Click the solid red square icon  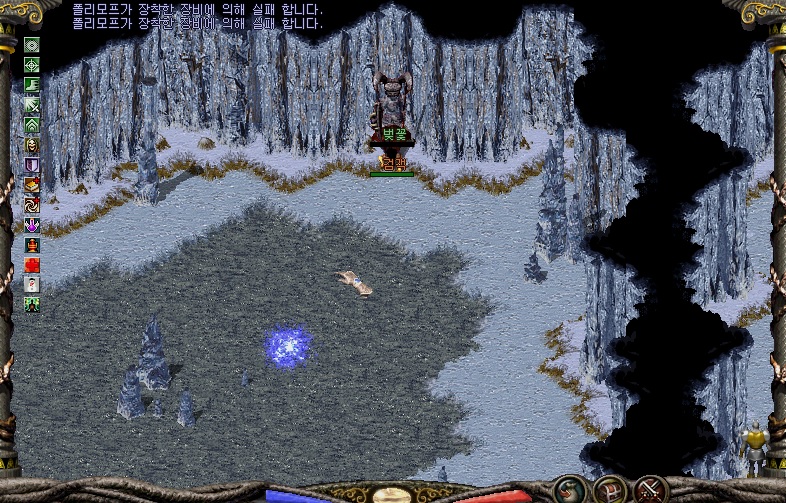point(32,265)
